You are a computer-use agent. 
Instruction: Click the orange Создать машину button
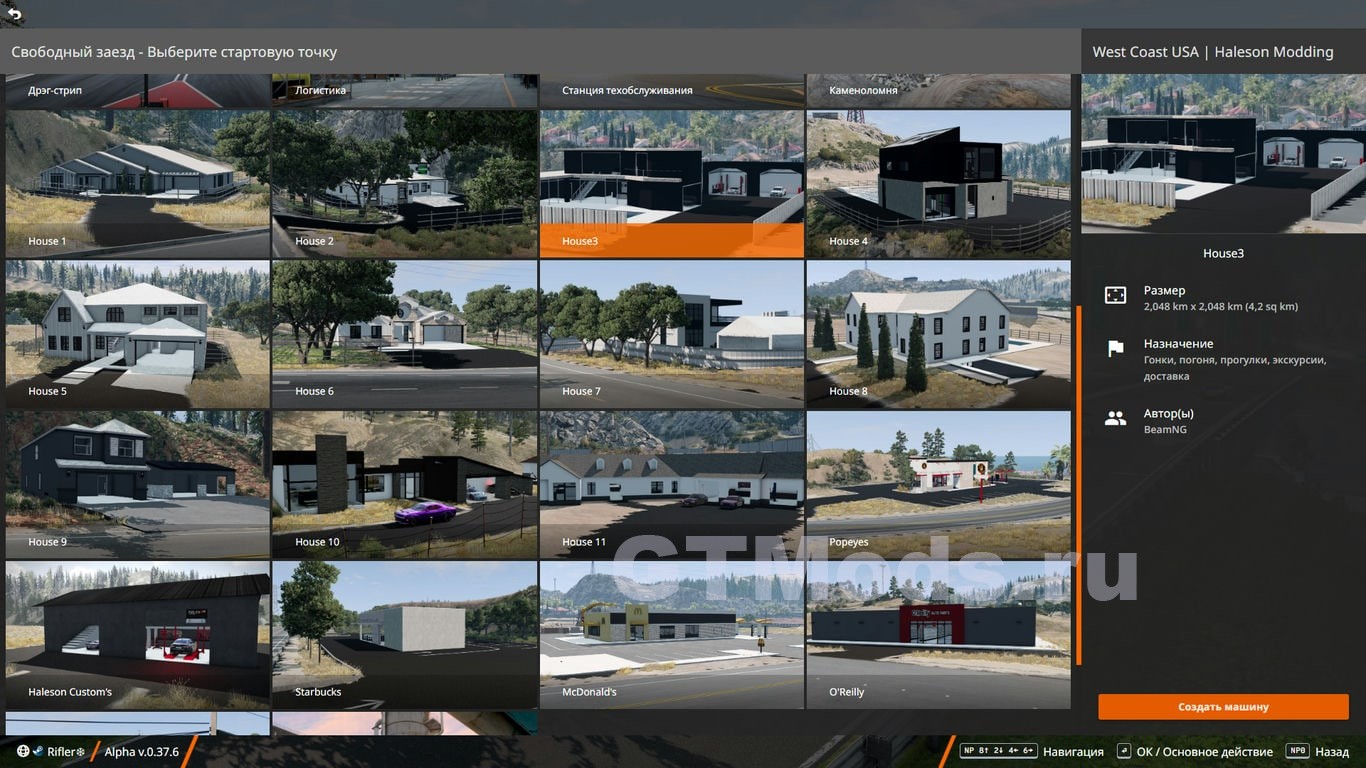[x=1223, y=707]
